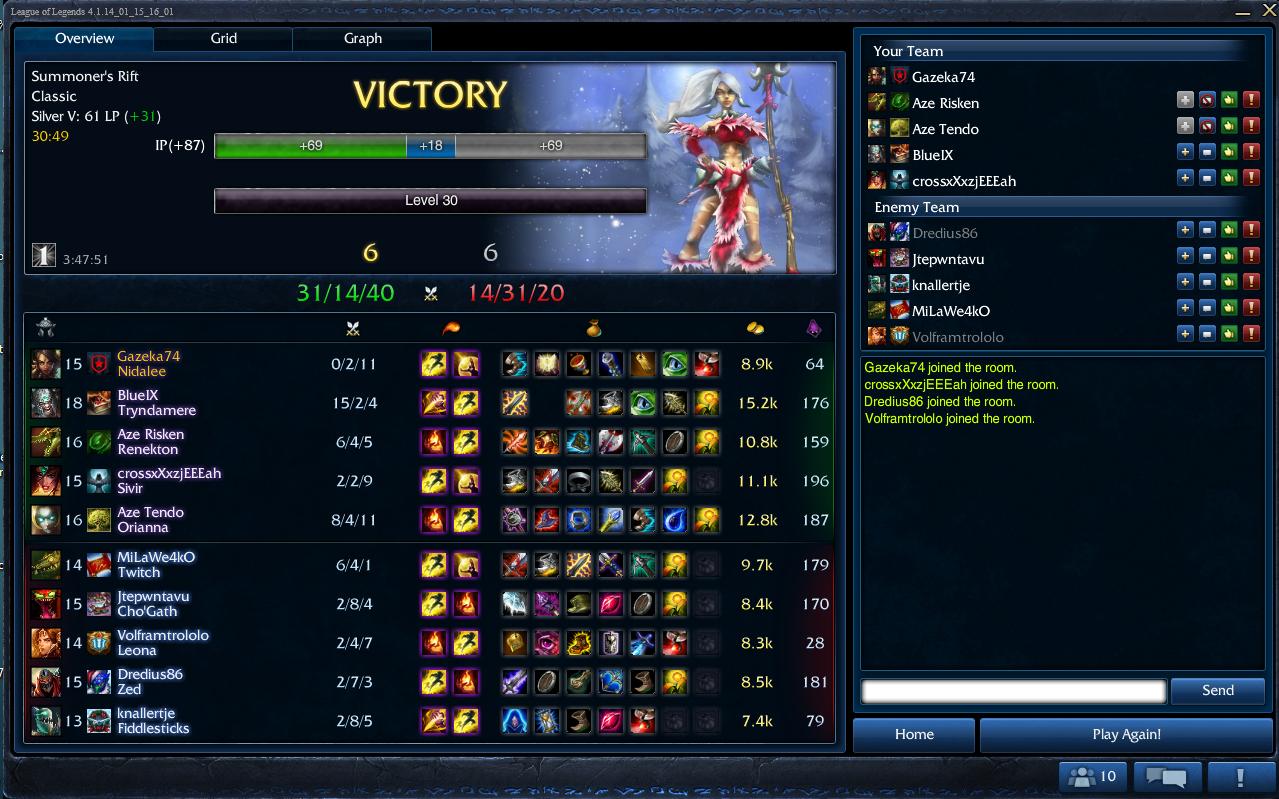Report teammate Aze Risken

point(1251,103)
